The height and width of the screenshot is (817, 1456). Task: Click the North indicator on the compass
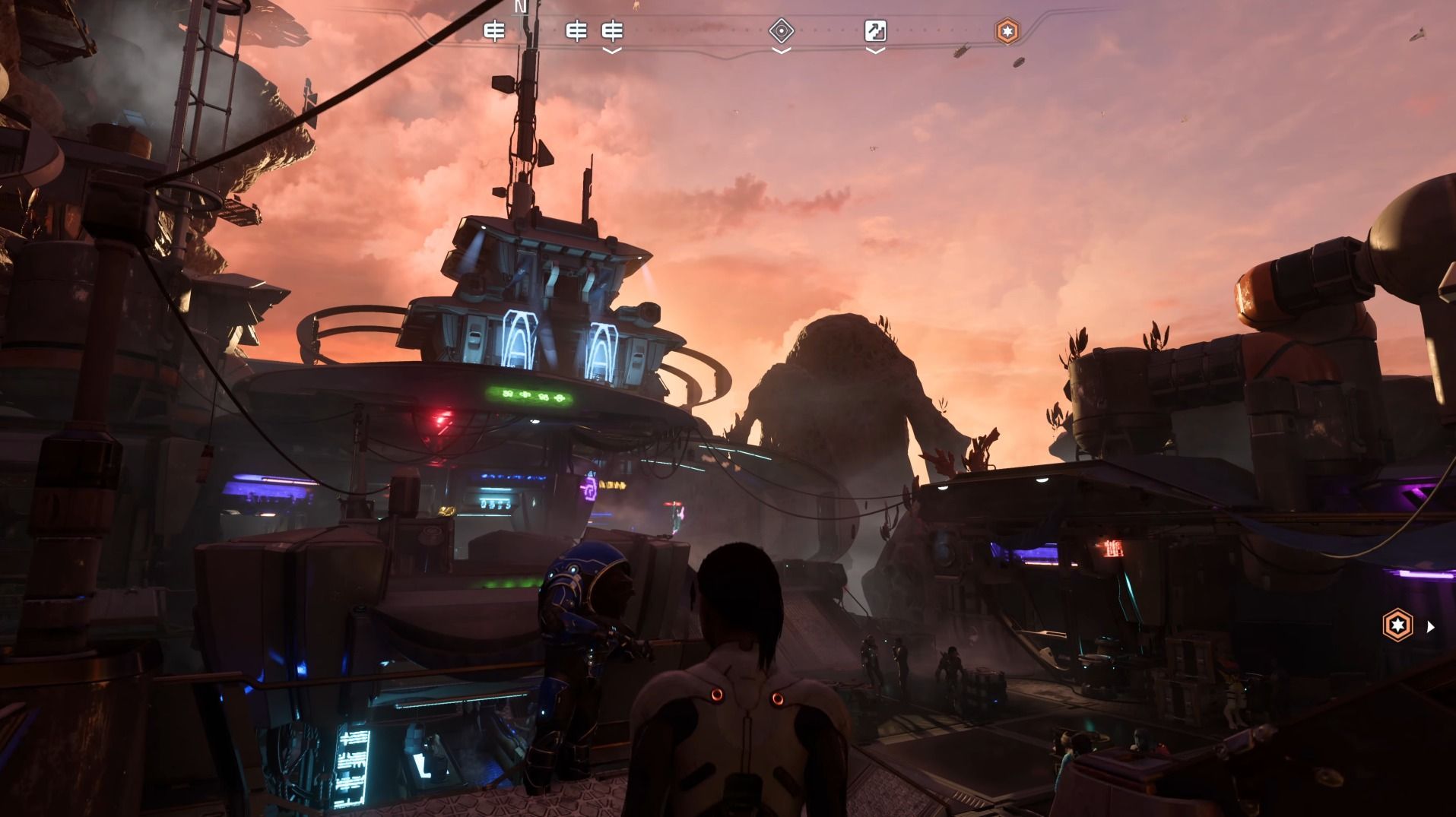(521, 7)
